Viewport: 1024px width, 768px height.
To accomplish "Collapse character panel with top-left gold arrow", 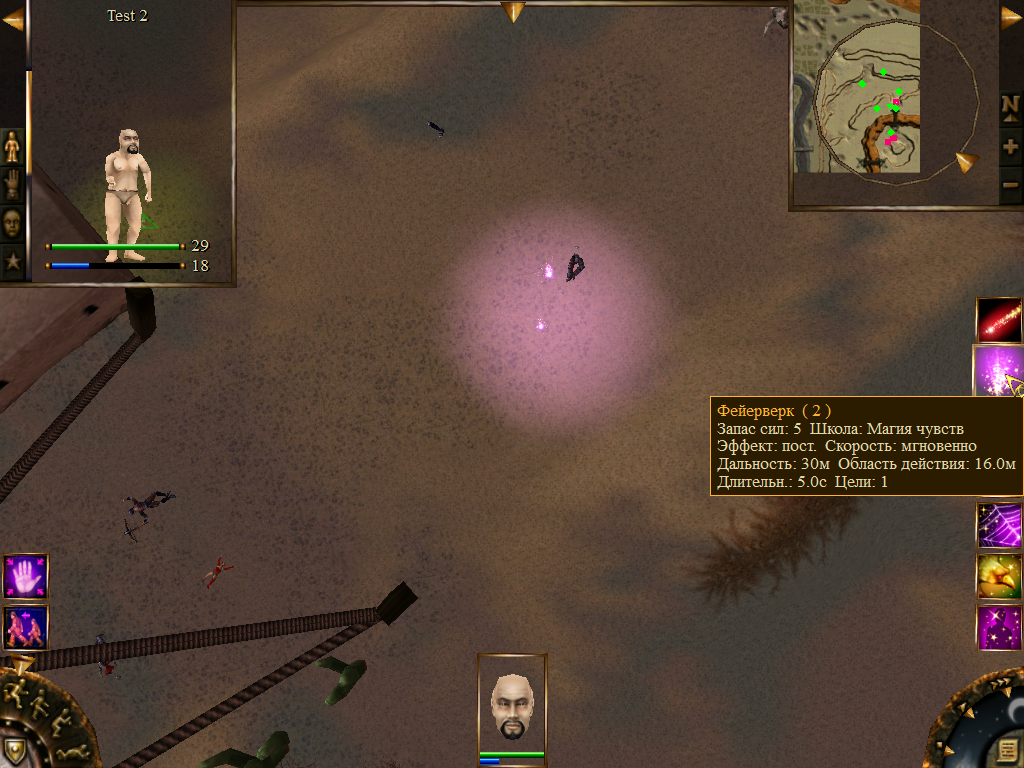I will [12, 21].
